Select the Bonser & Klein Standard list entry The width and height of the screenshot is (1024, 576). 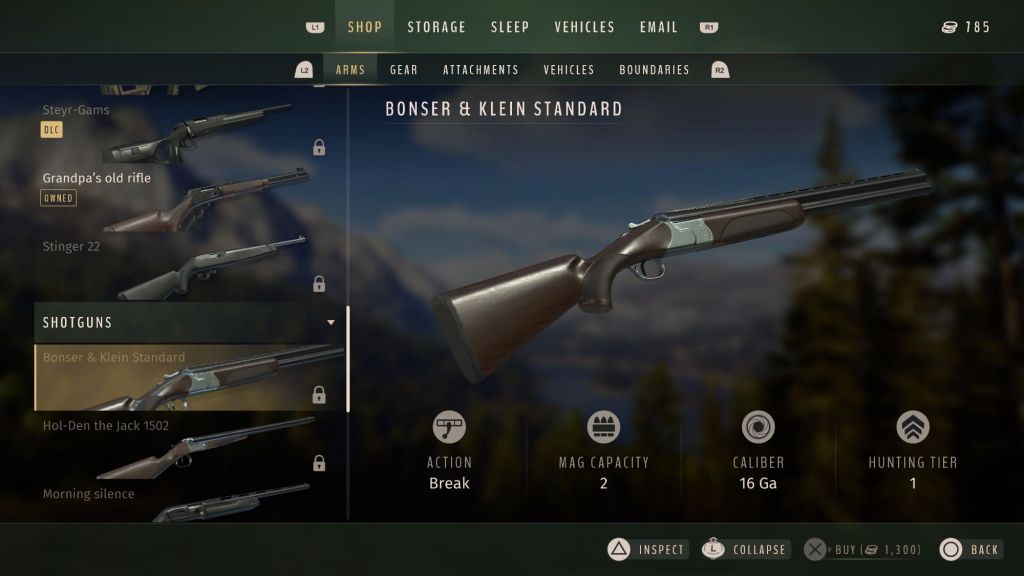click(190, 378)
